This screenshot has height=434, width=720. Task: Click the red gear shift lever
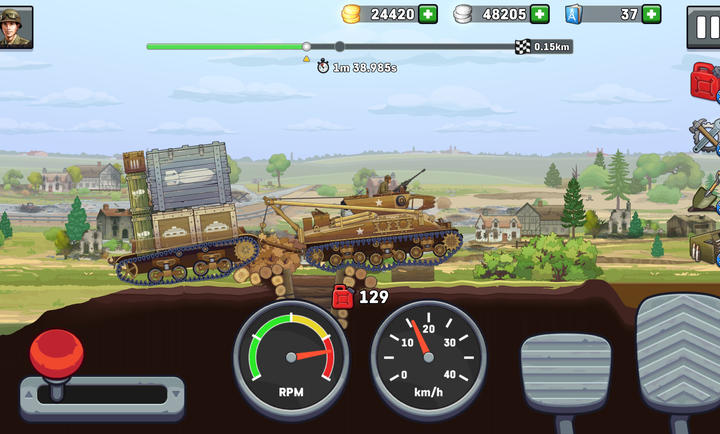tap(57, 357)
